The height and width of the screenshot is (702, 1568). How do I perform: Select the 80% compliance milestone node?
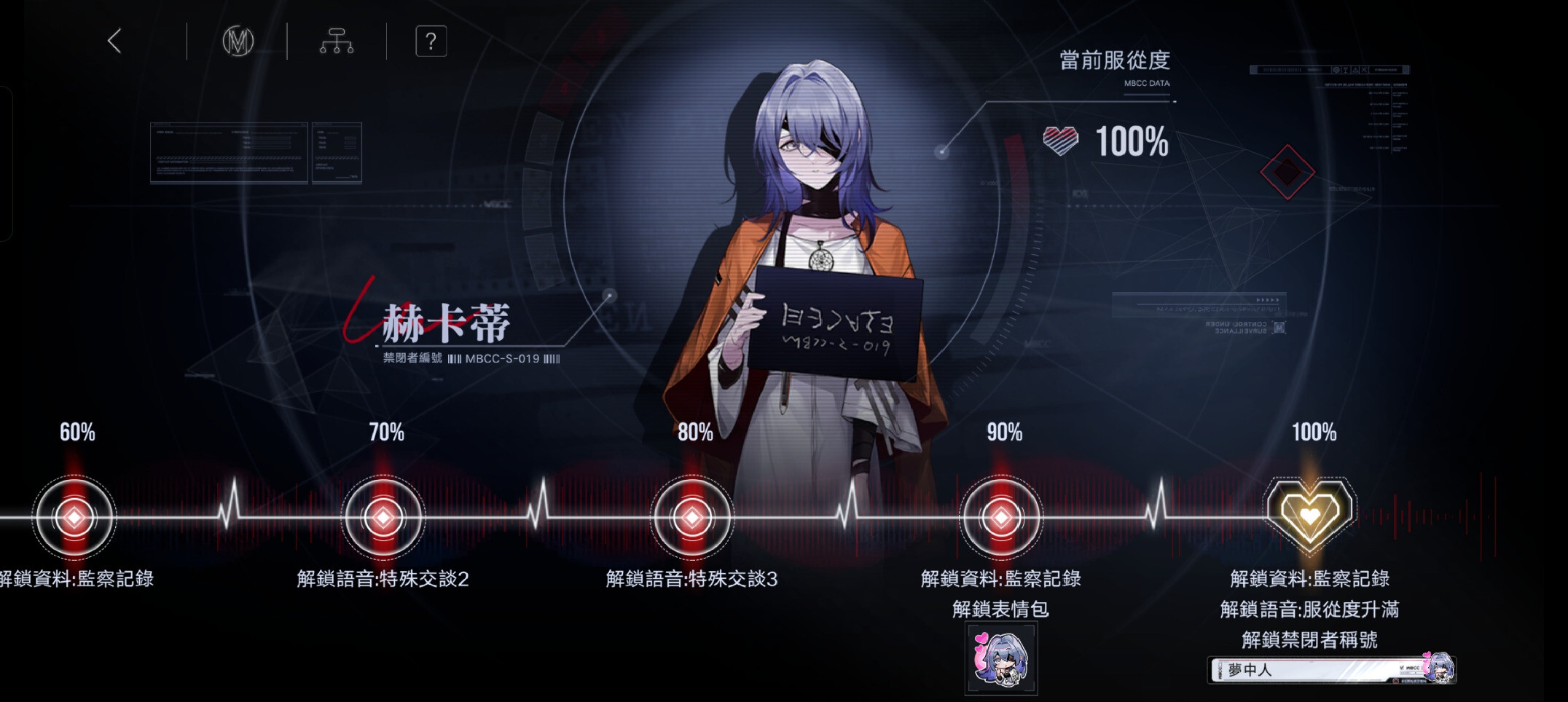coord(692,518)
